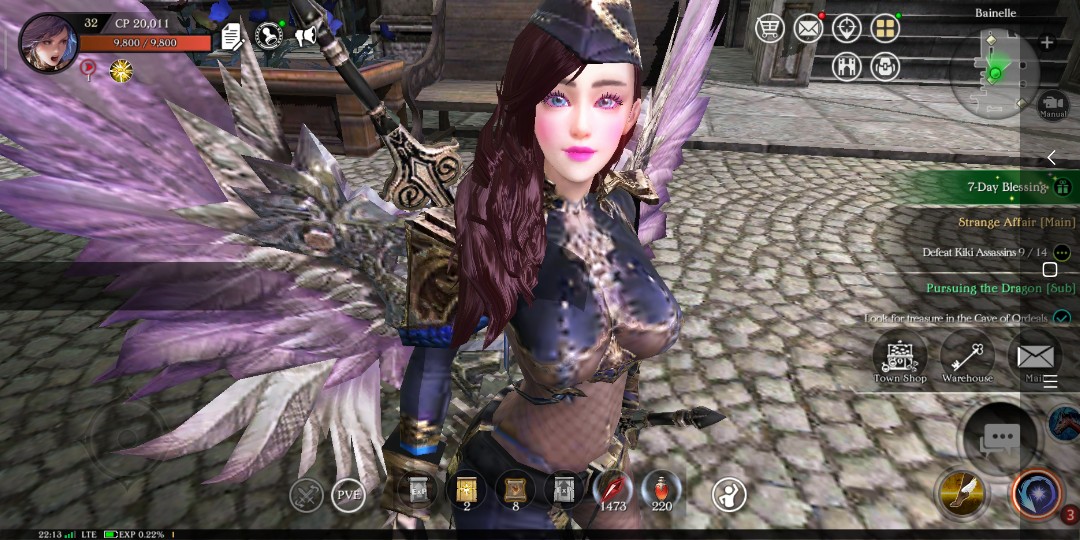Open the 7-Day Blessing reward

coord(1007,187)
